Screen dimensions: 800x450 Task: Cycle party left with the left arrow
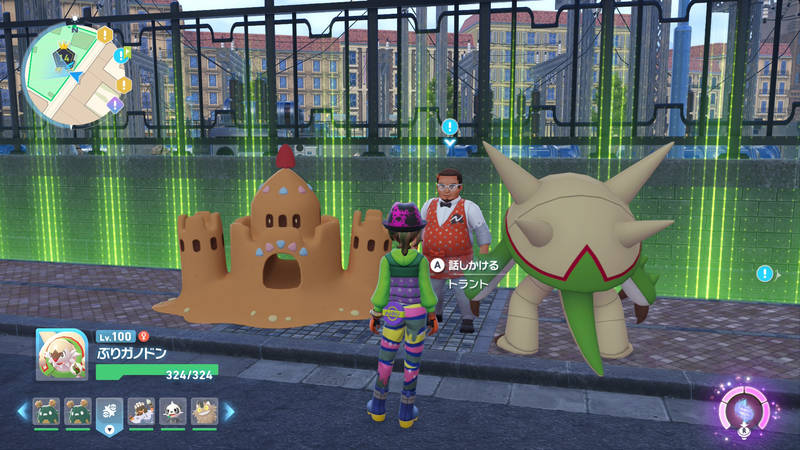click(x=21, y=411)
